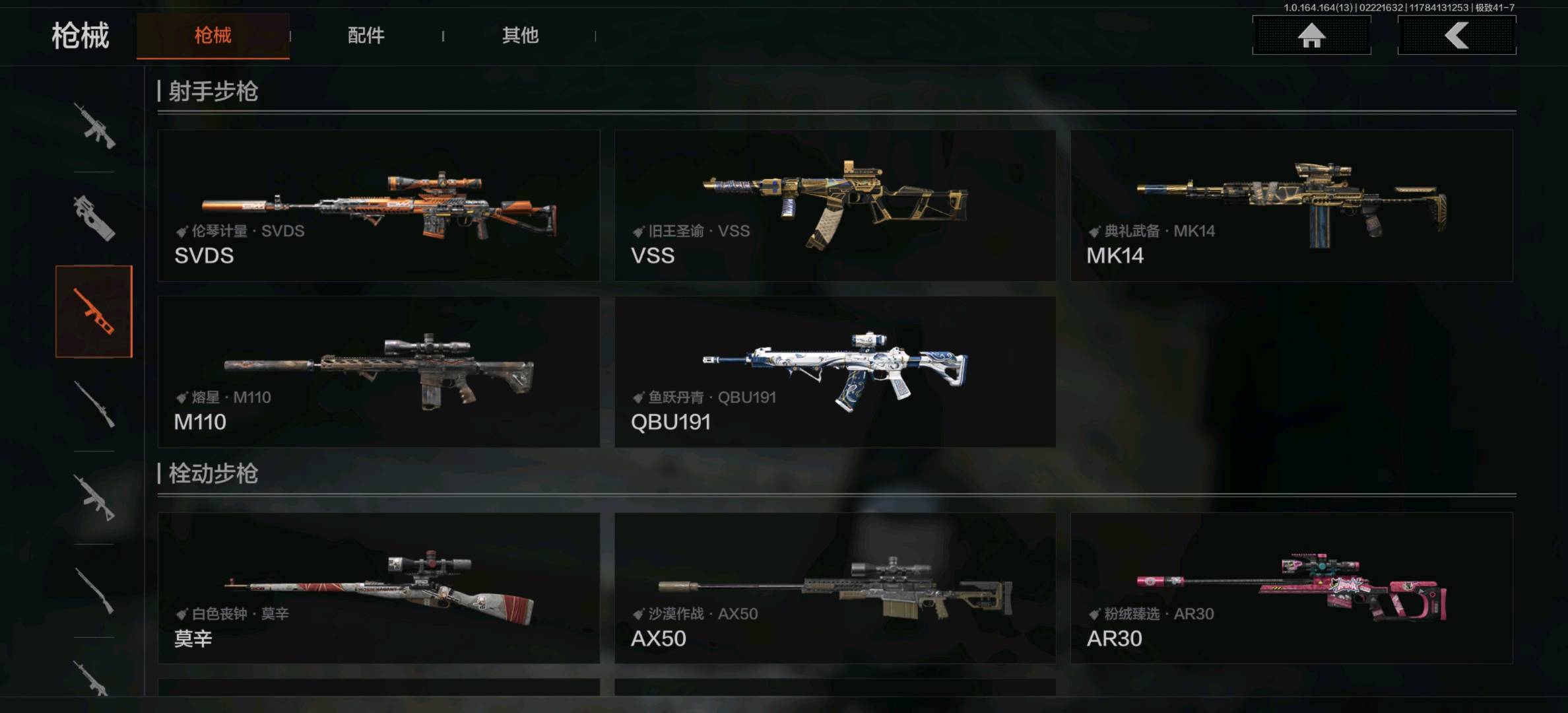Open the AX50 sniper card

(x=835, y=588)
